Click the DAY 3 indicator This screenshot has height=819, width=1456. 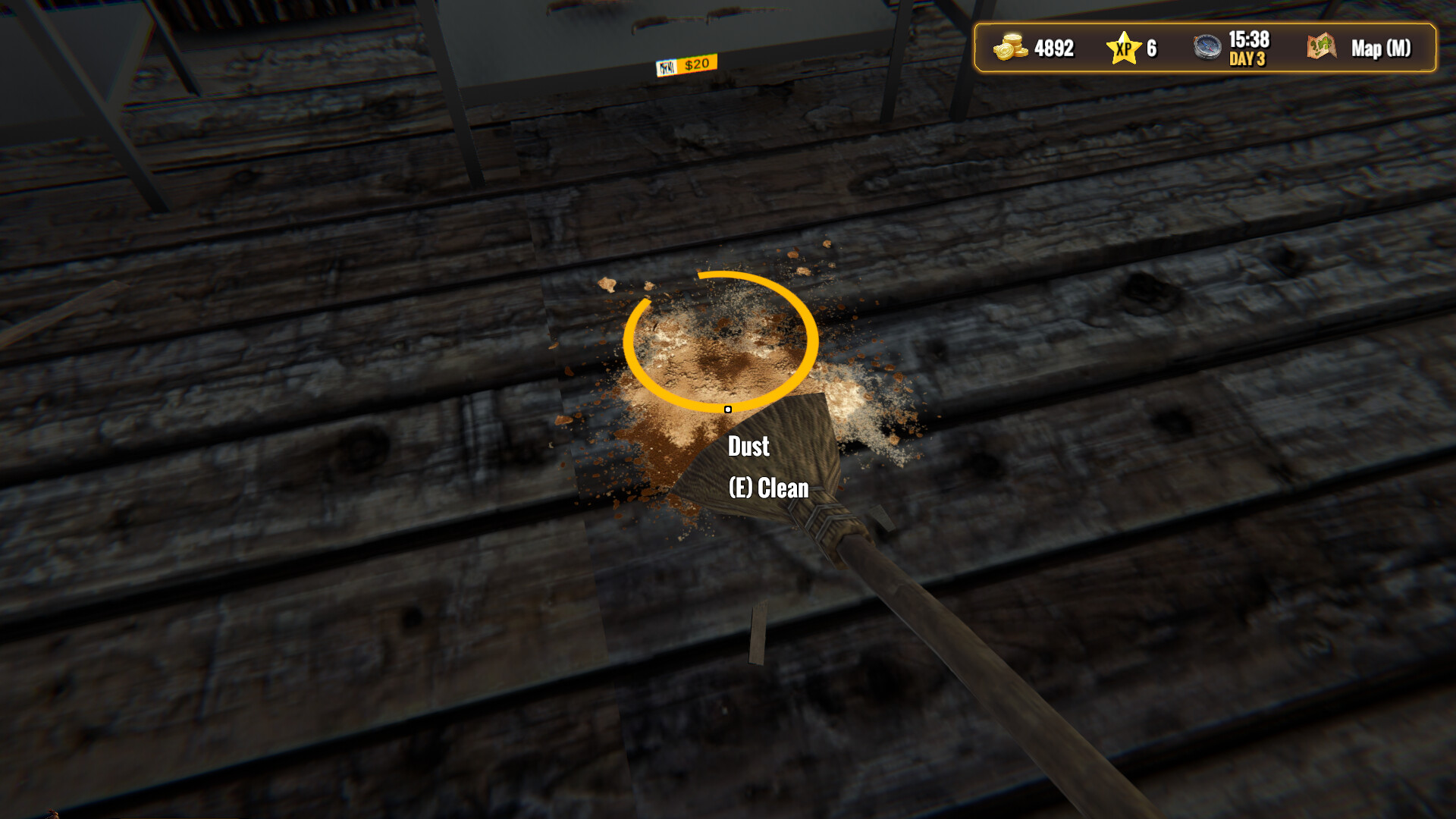[x=1247, y=59]
